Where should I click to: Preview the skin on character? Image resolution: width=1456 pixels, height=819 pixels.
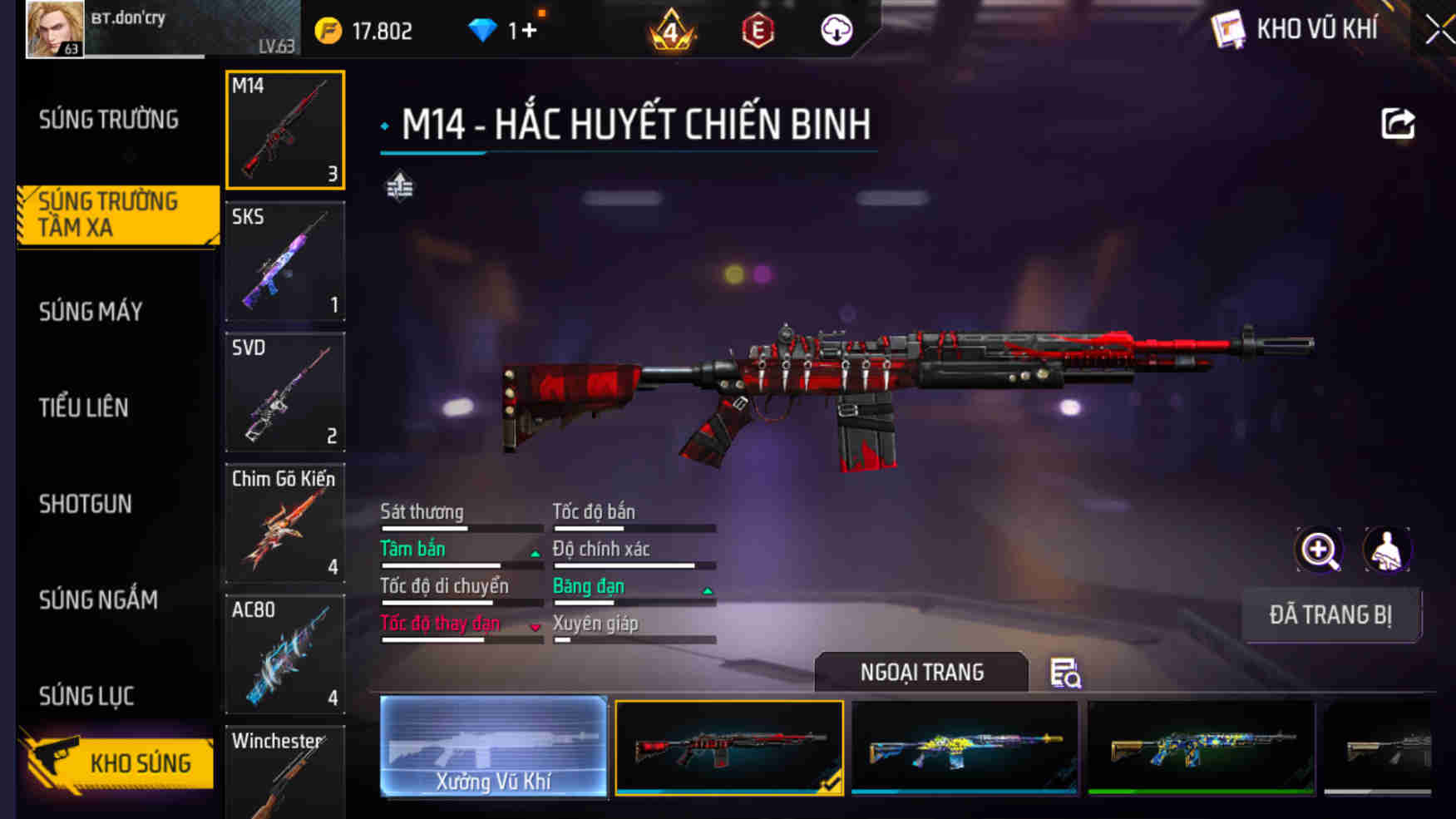1387,550
